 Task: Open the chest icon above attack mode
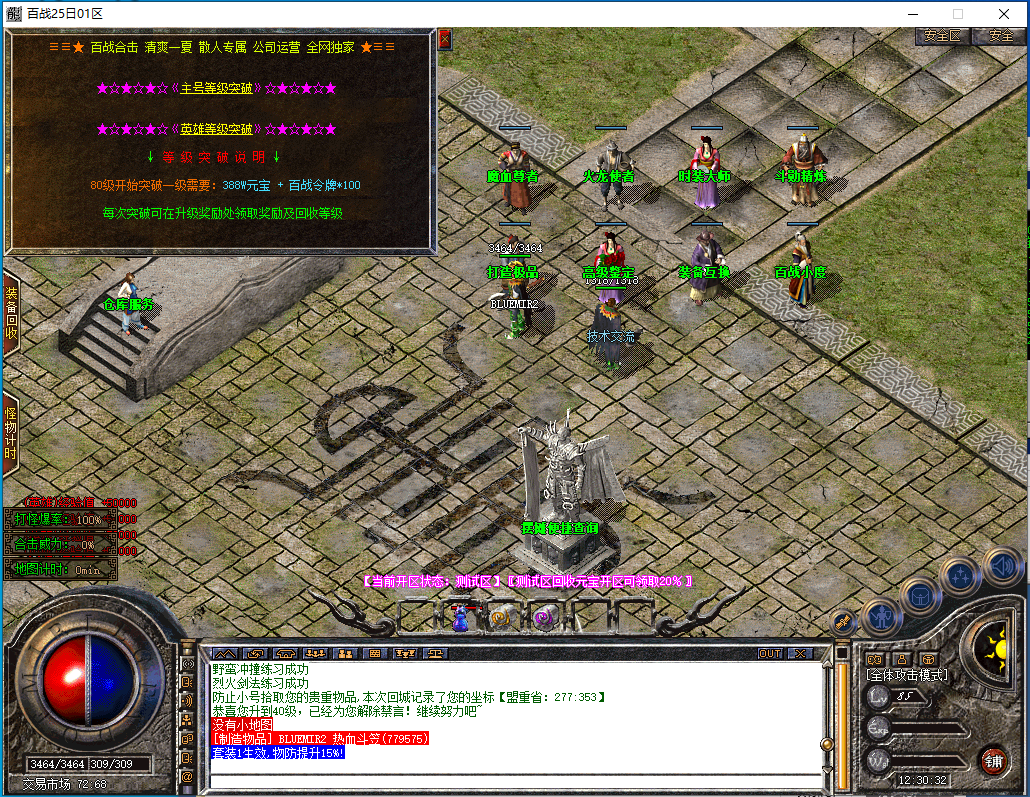[x=928, y=658]
